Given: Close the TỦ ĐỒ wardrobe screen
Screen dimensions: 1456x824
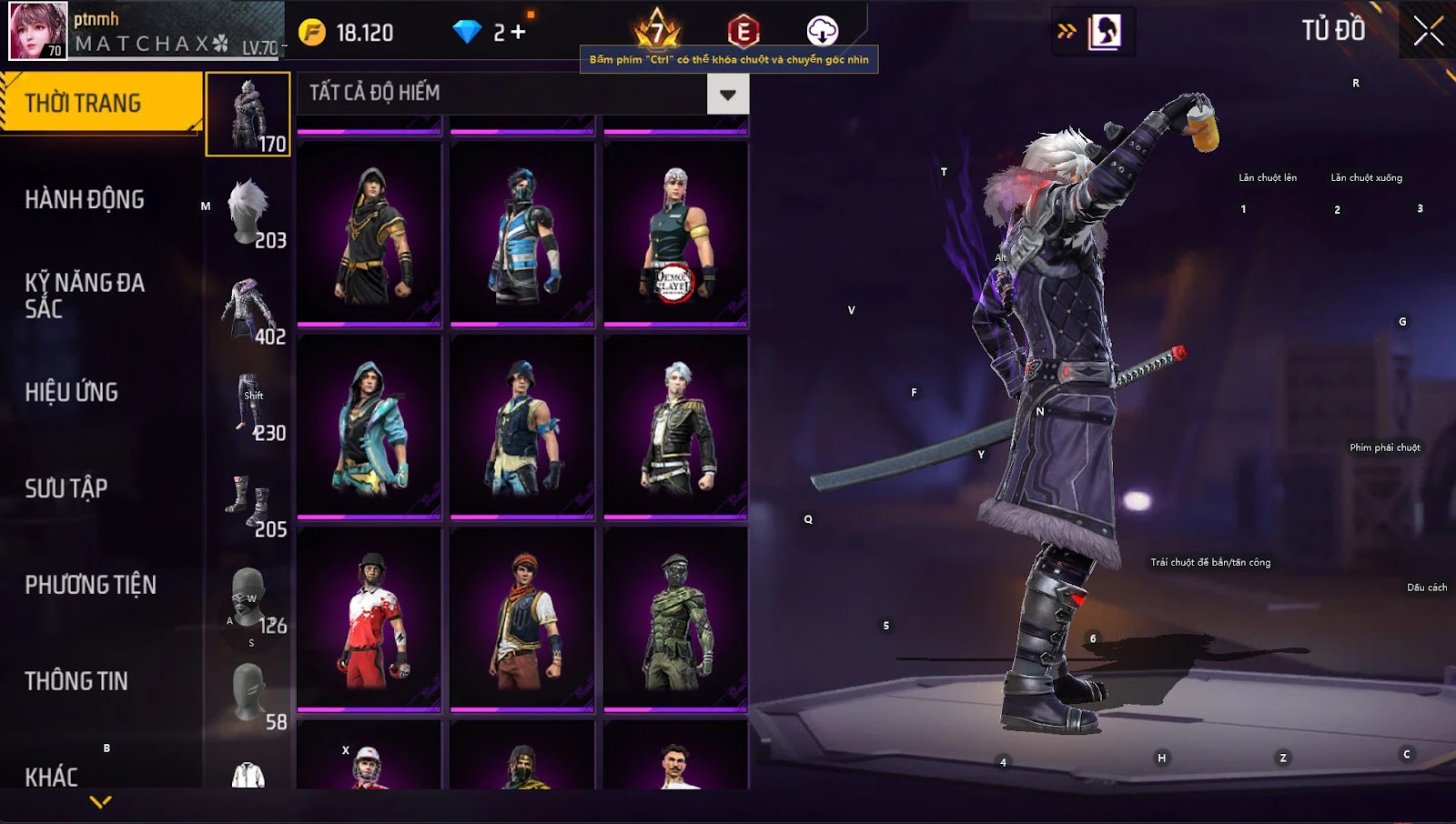Looking at the screenshot, I should [1428, 31].
